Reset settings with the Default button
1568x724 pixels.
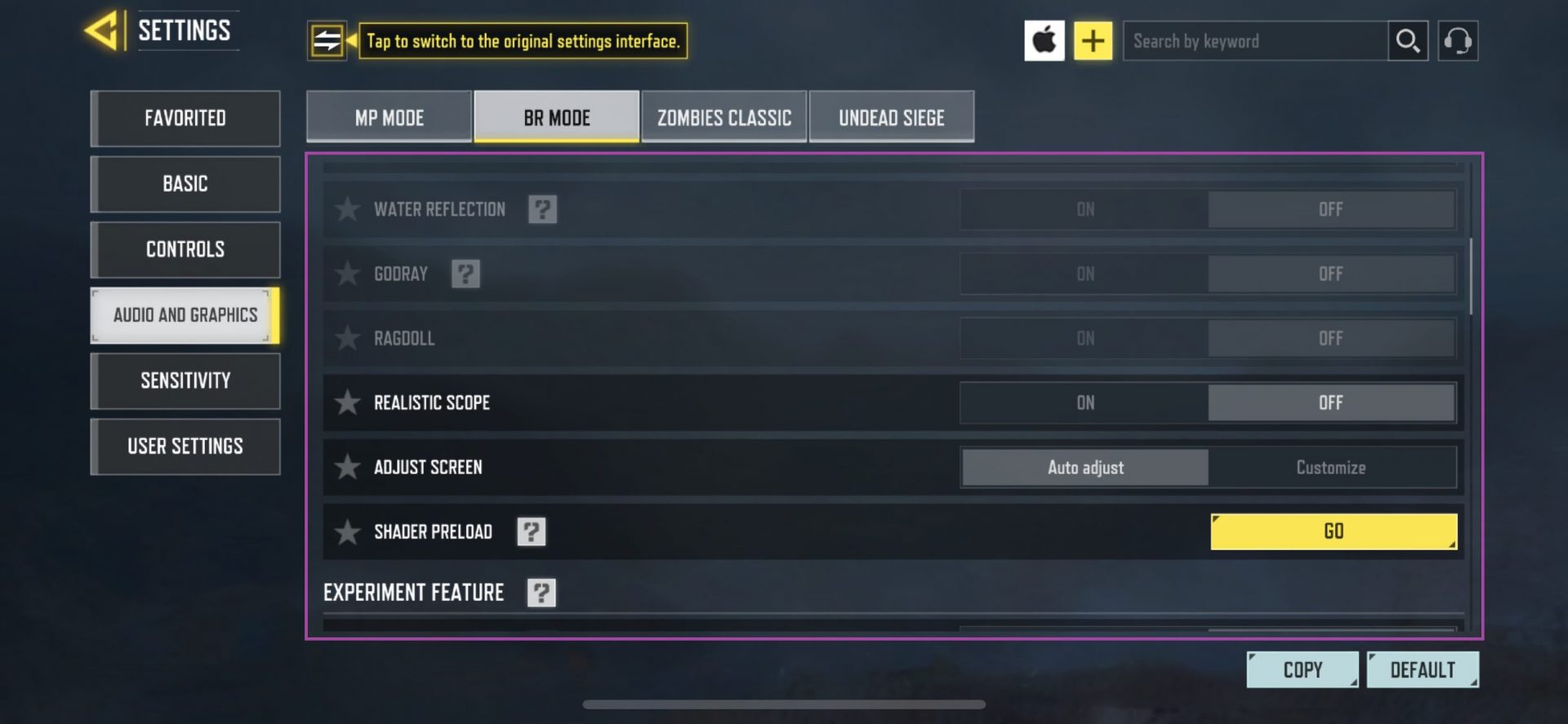1423,668
